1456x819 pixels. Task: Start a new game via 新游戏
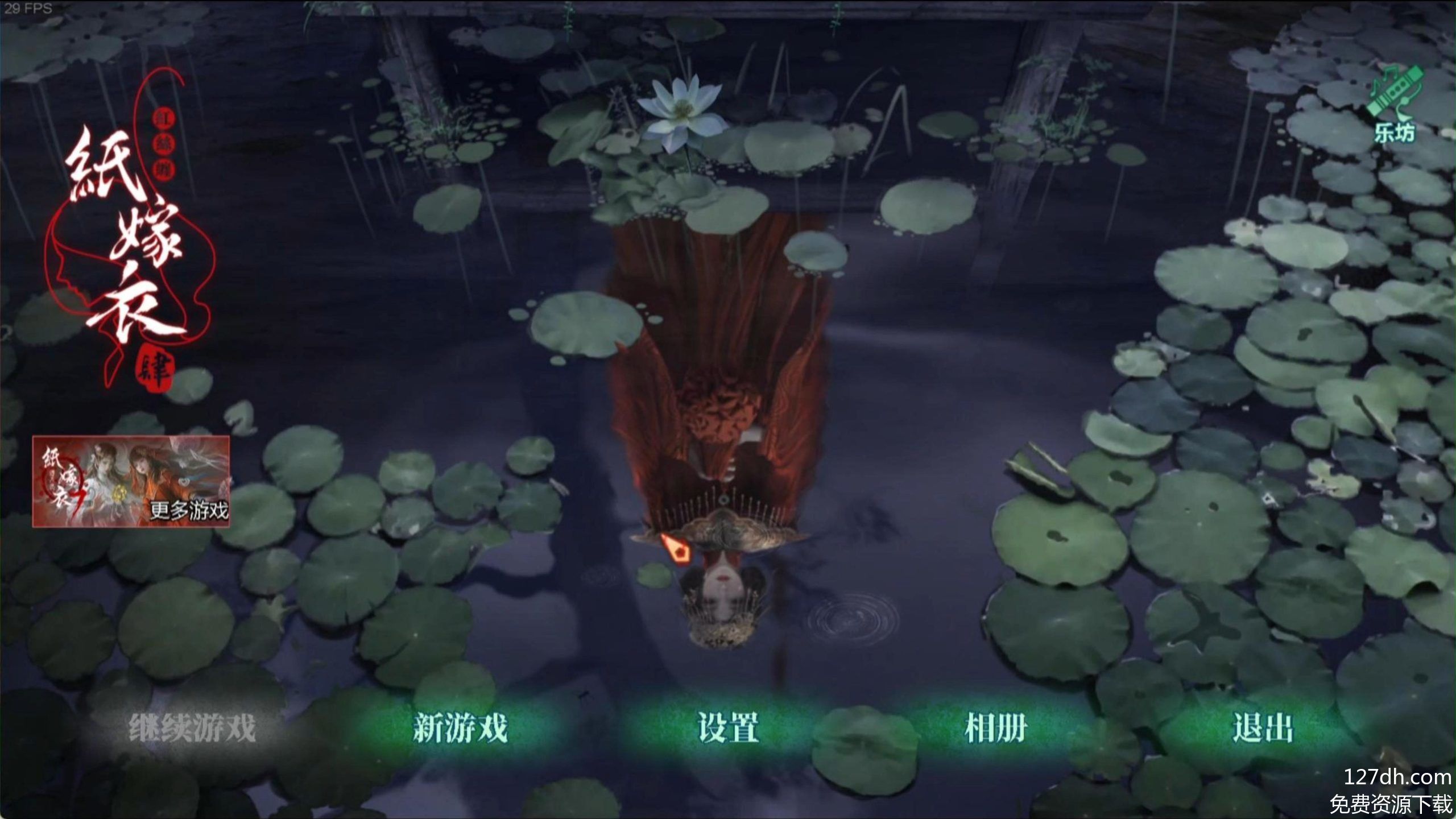[x=460, y=728]
